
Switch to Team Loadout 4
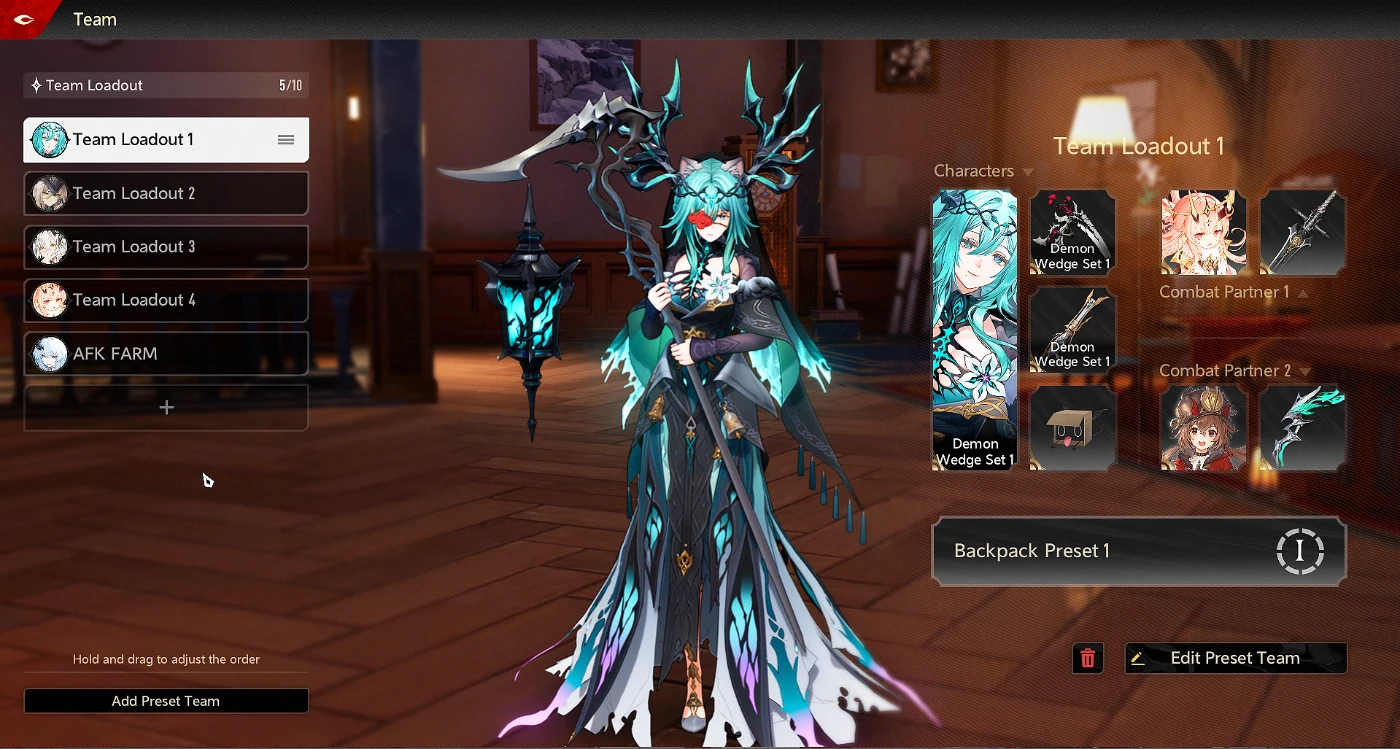166,300
